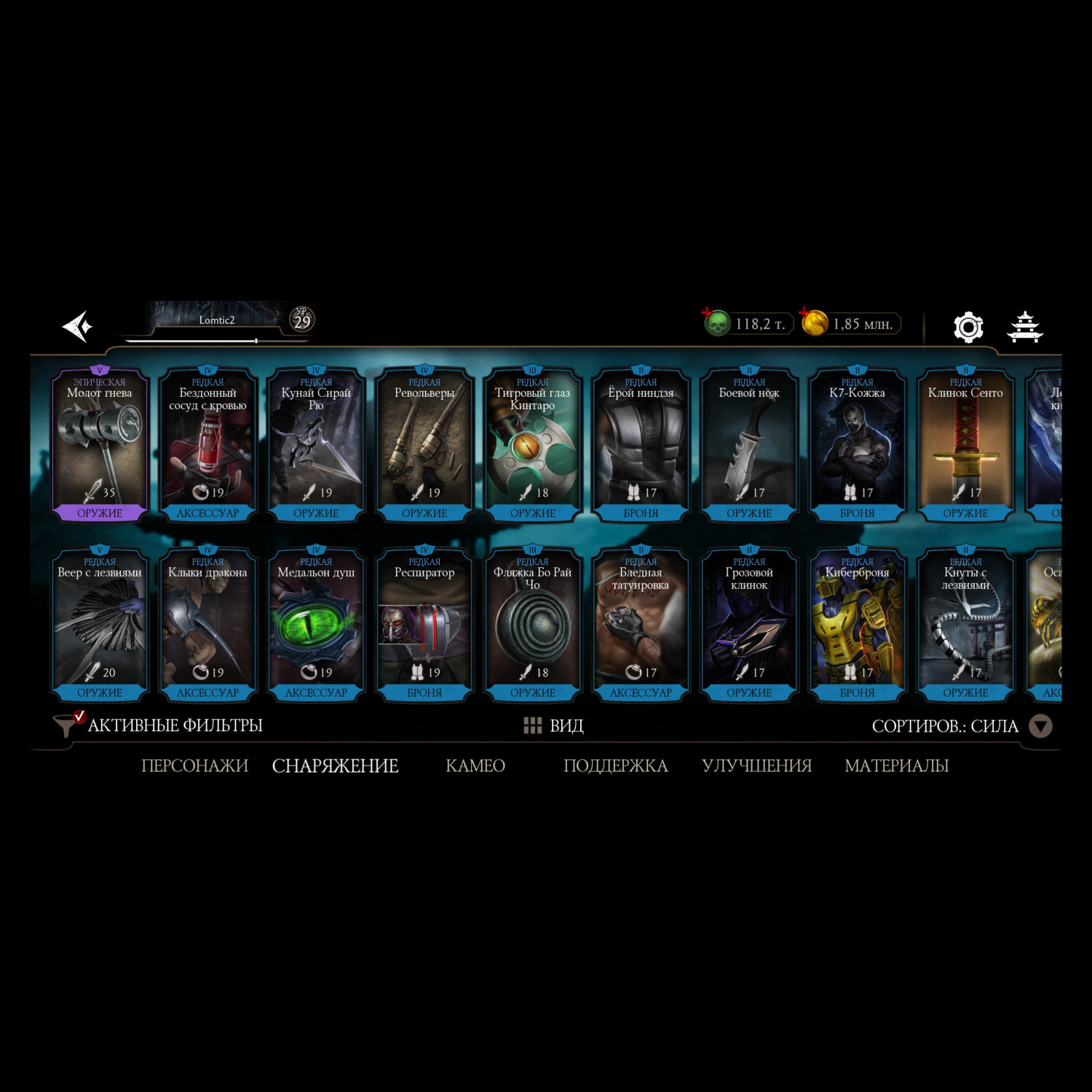Choose the Револьверы weapon card
Viewport: 1092px width, 1092px height.
[x=424, y=444]
